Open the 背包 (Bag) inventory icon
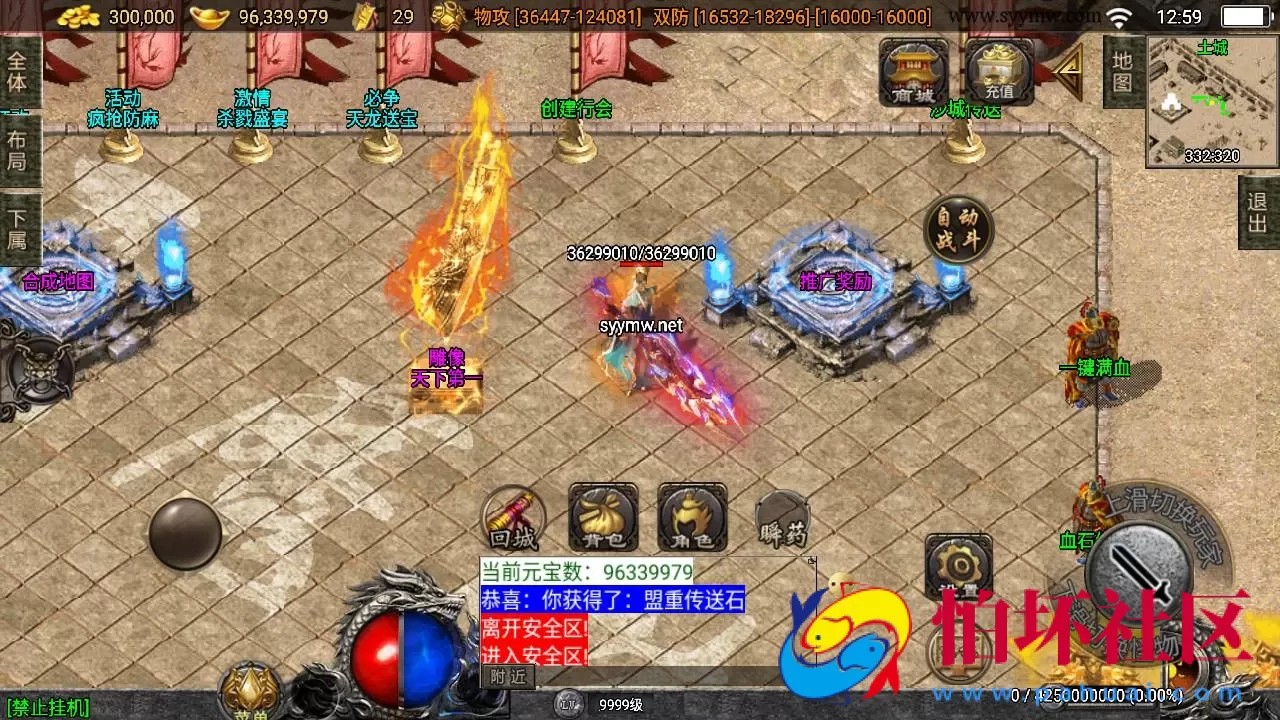Viewport: 1280px width, 720px height. tap(602, 519)
